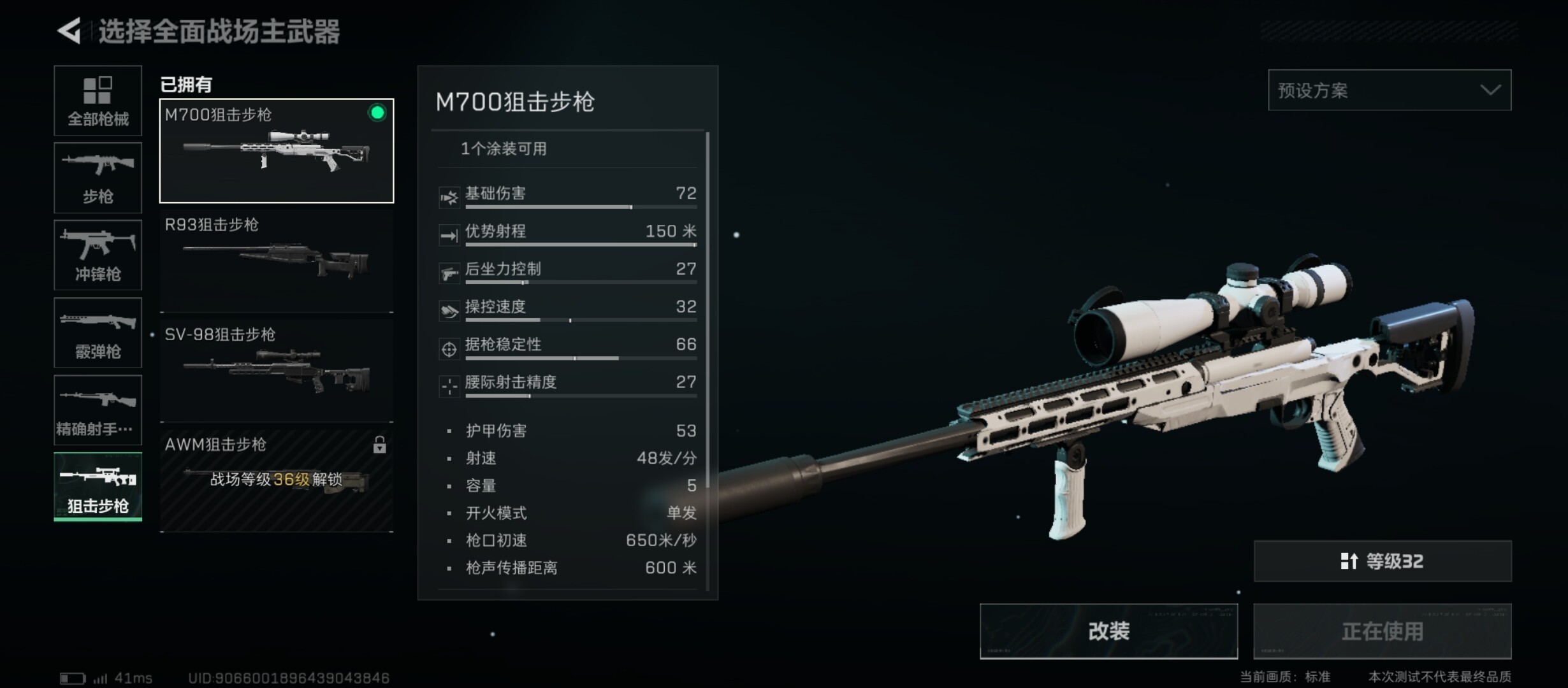Screen dimensions: 1568x688
Task: Select the R93狙击步枪 weapon entry
Action: (x=276, y=258)
